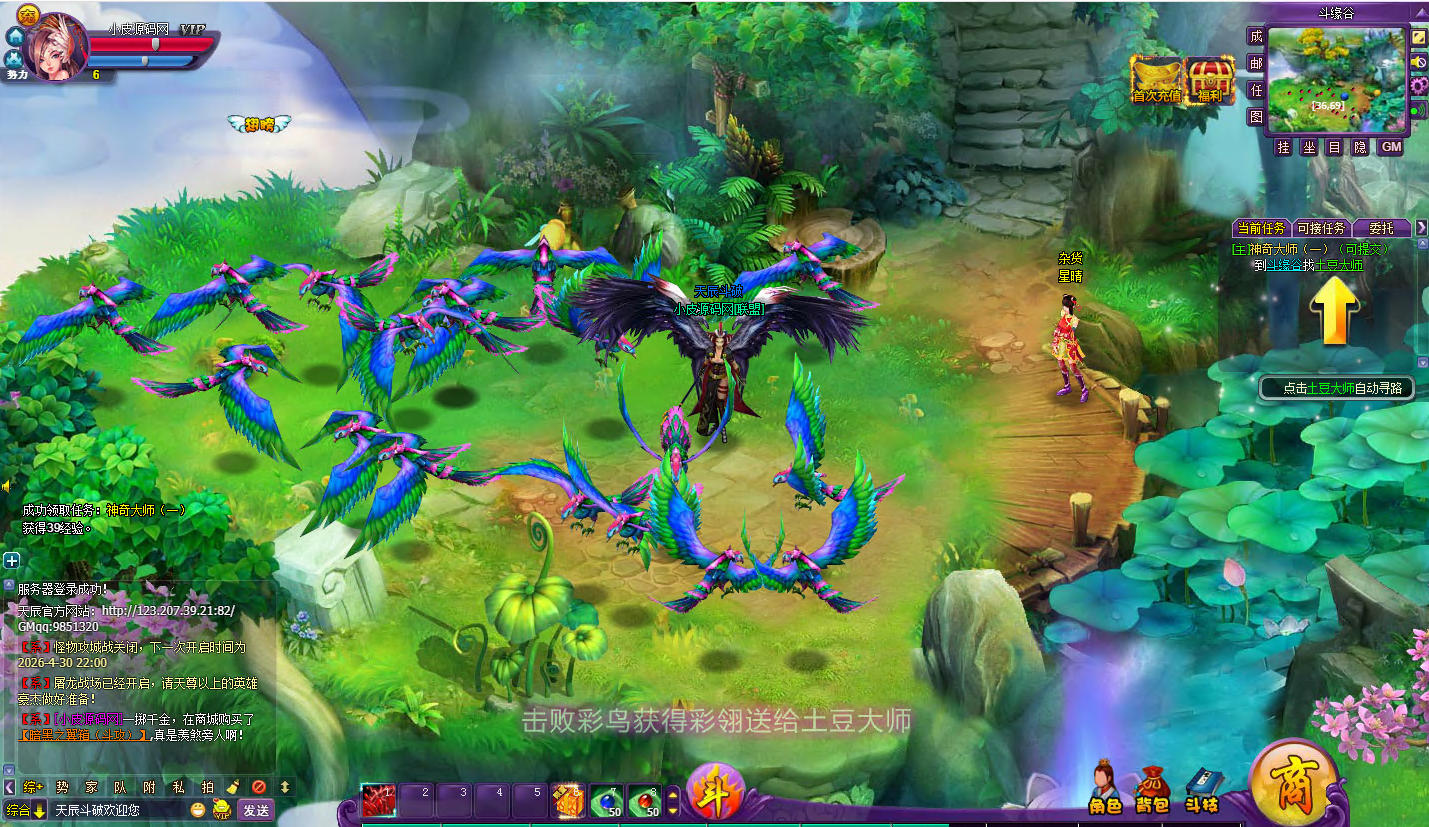The image size is (1429, 827).
Task: Open the 角色 character panel
Action: (1104, 788)
